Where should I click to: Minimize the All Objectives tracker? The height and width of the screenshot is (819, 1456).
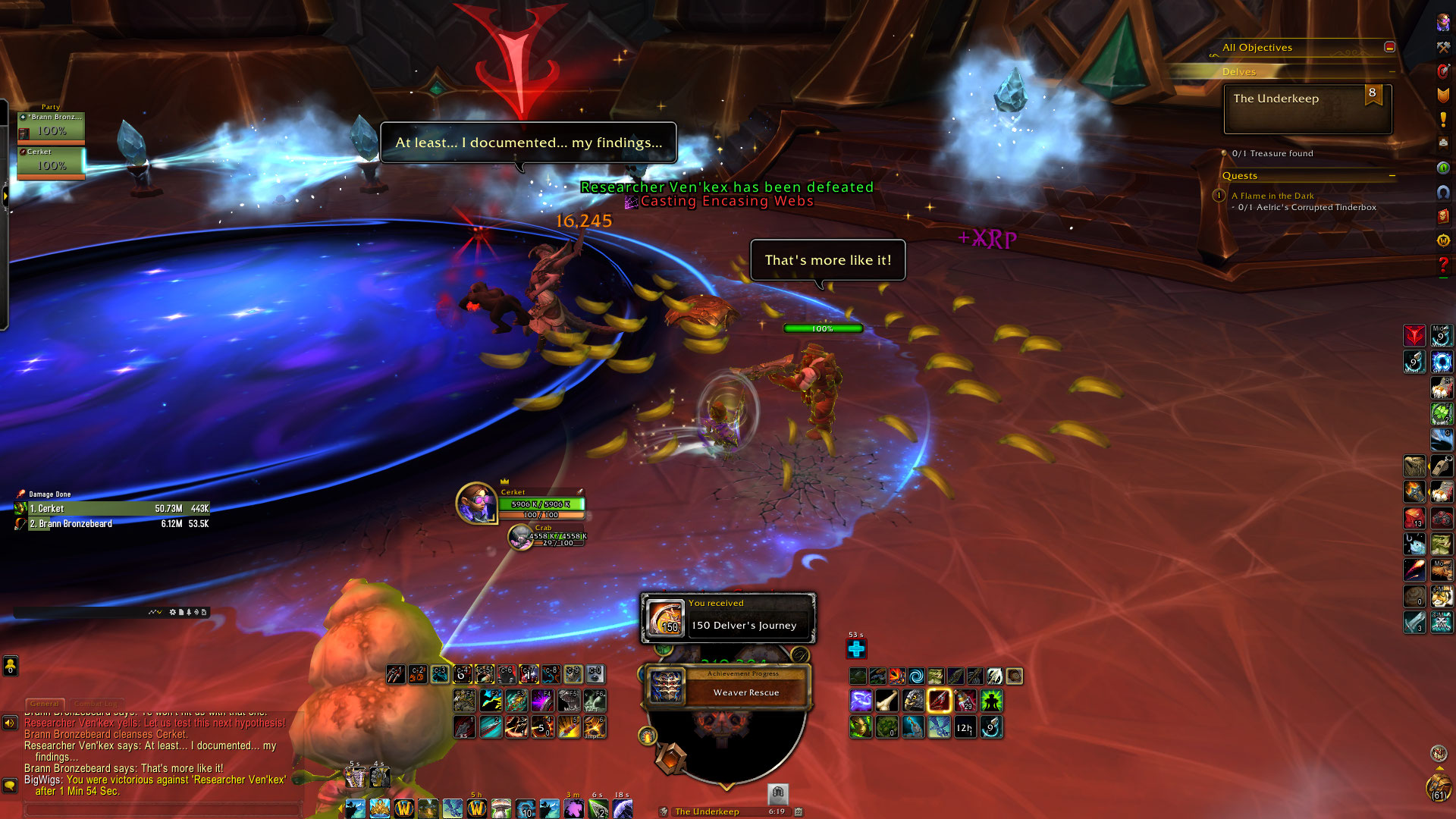point(1389,47)
